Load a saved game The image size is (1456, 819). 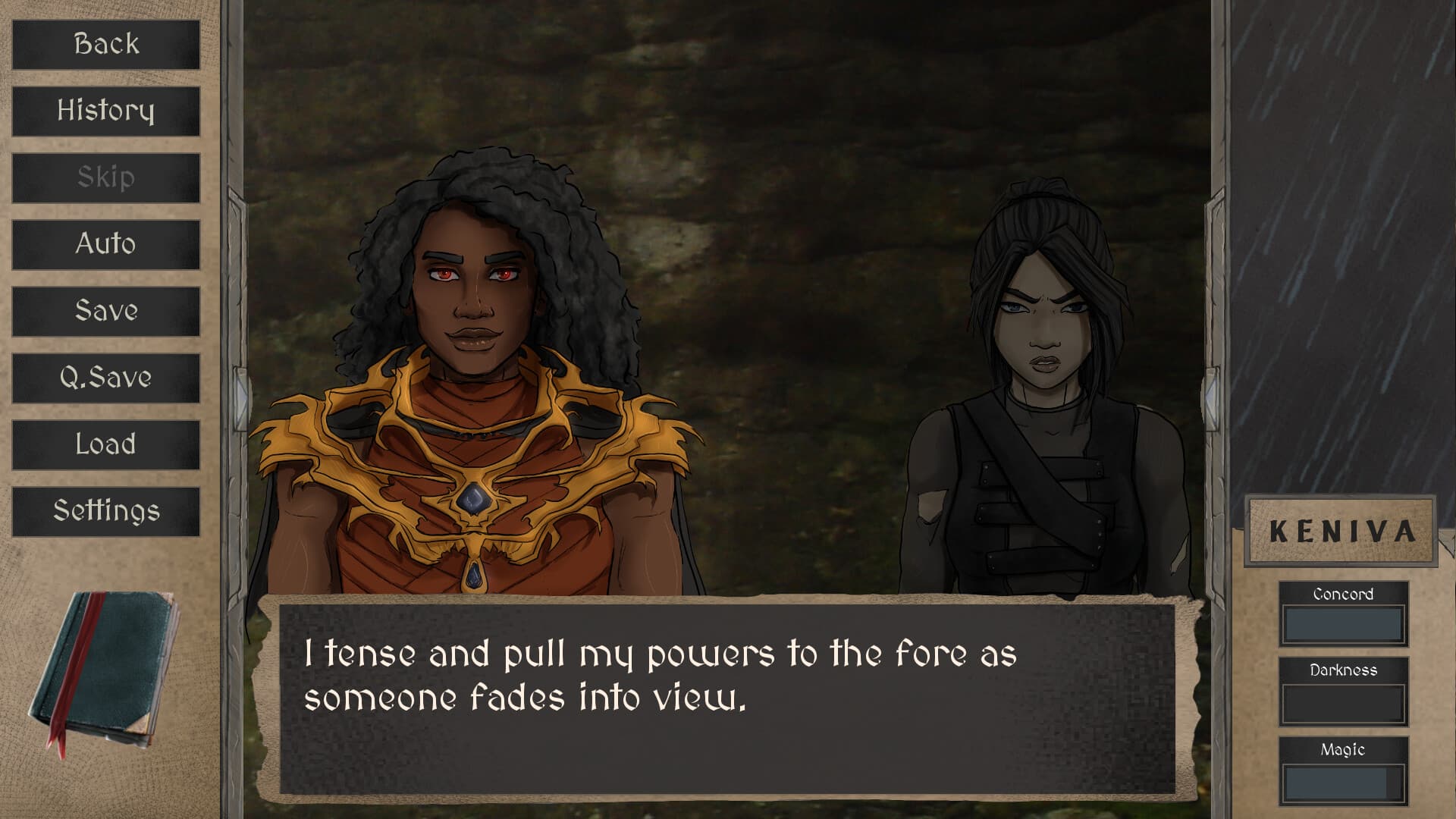coord(105,444)
